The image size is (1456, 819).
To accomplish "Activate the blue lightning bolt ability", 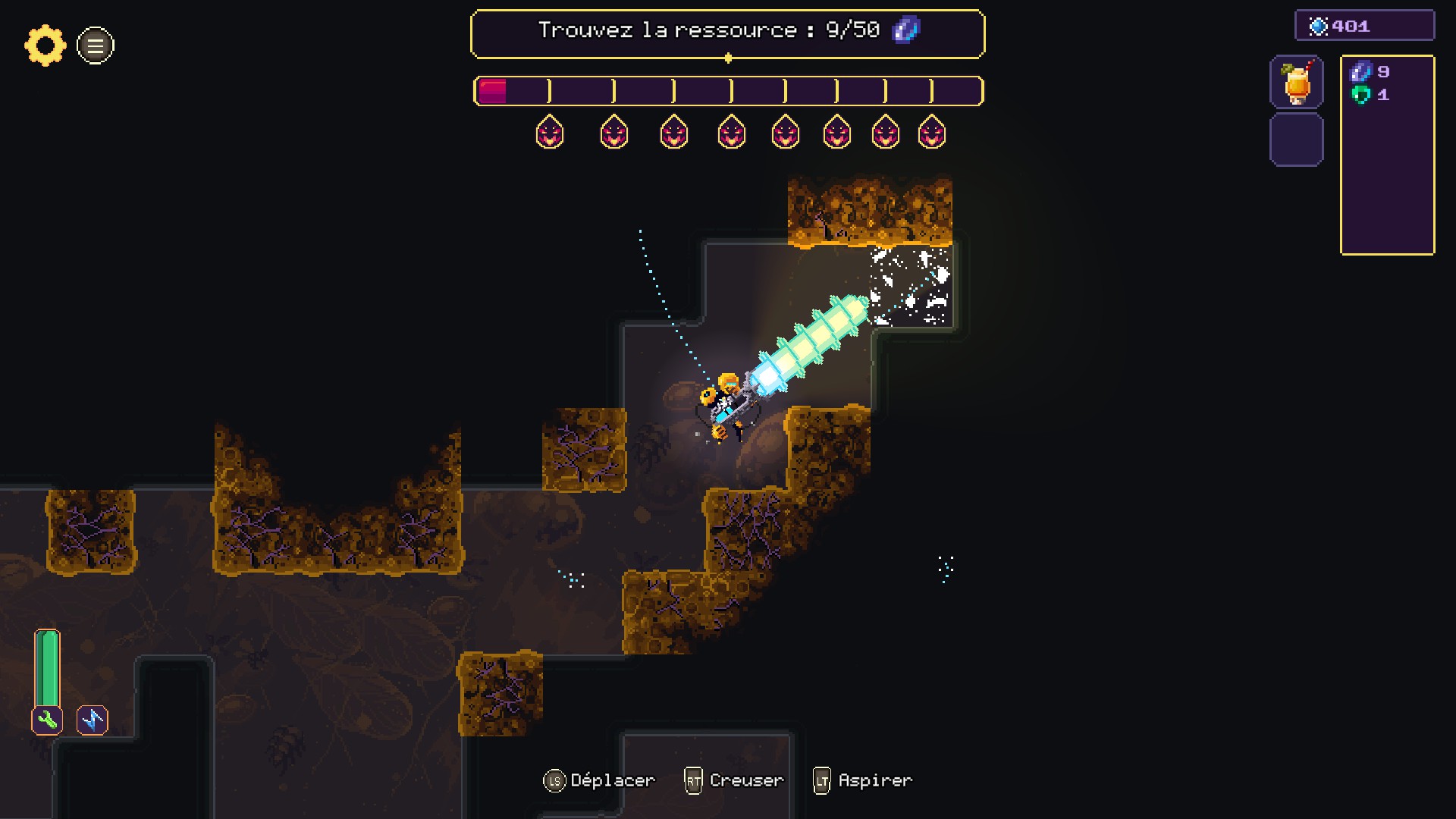I will [x=93, y=720].
